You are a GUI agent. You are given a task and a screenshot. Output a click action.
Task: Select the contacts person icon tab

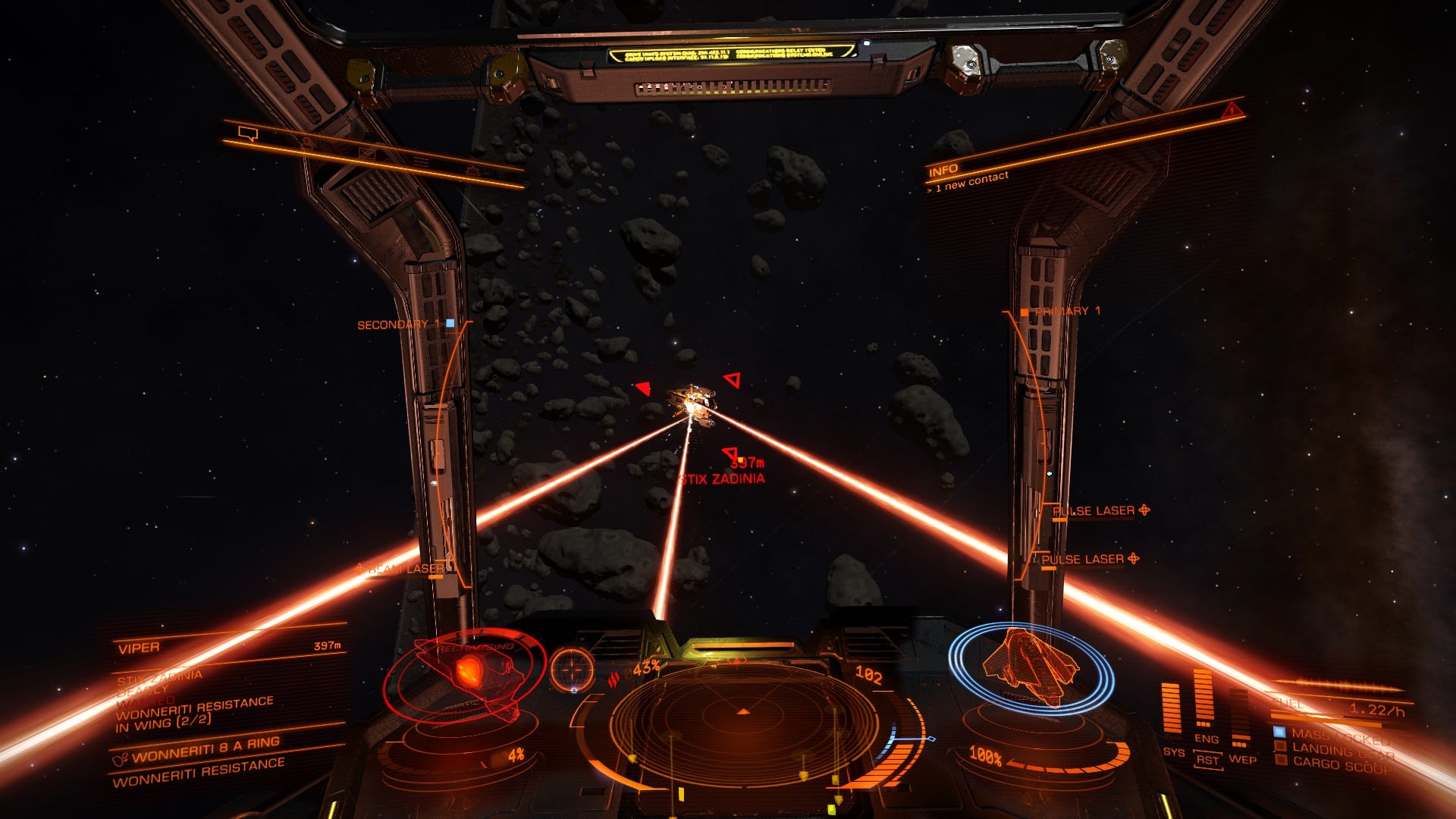coord(307,143)
